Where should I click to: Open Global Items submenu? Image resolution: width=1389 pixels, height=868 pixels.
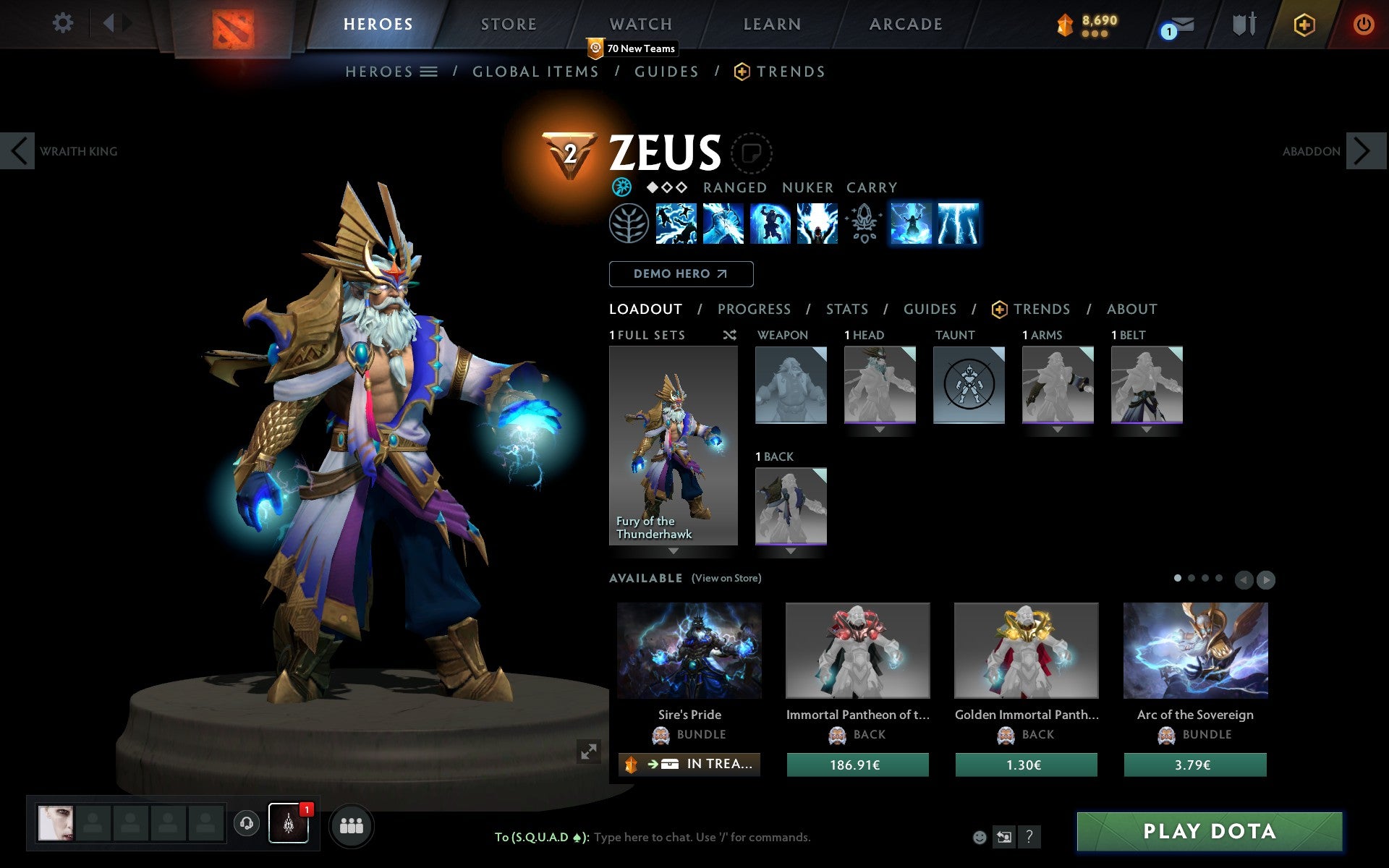click(x=535, y=72)
